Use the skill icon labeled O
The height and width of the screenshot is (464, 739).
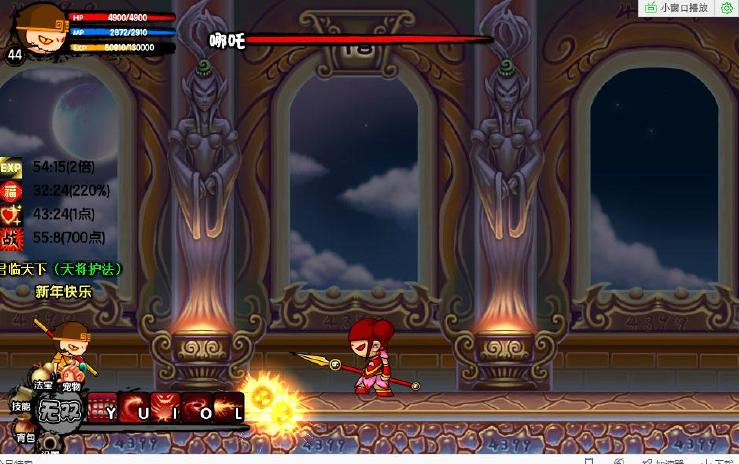pyautogui.click(x=198, y=408)
